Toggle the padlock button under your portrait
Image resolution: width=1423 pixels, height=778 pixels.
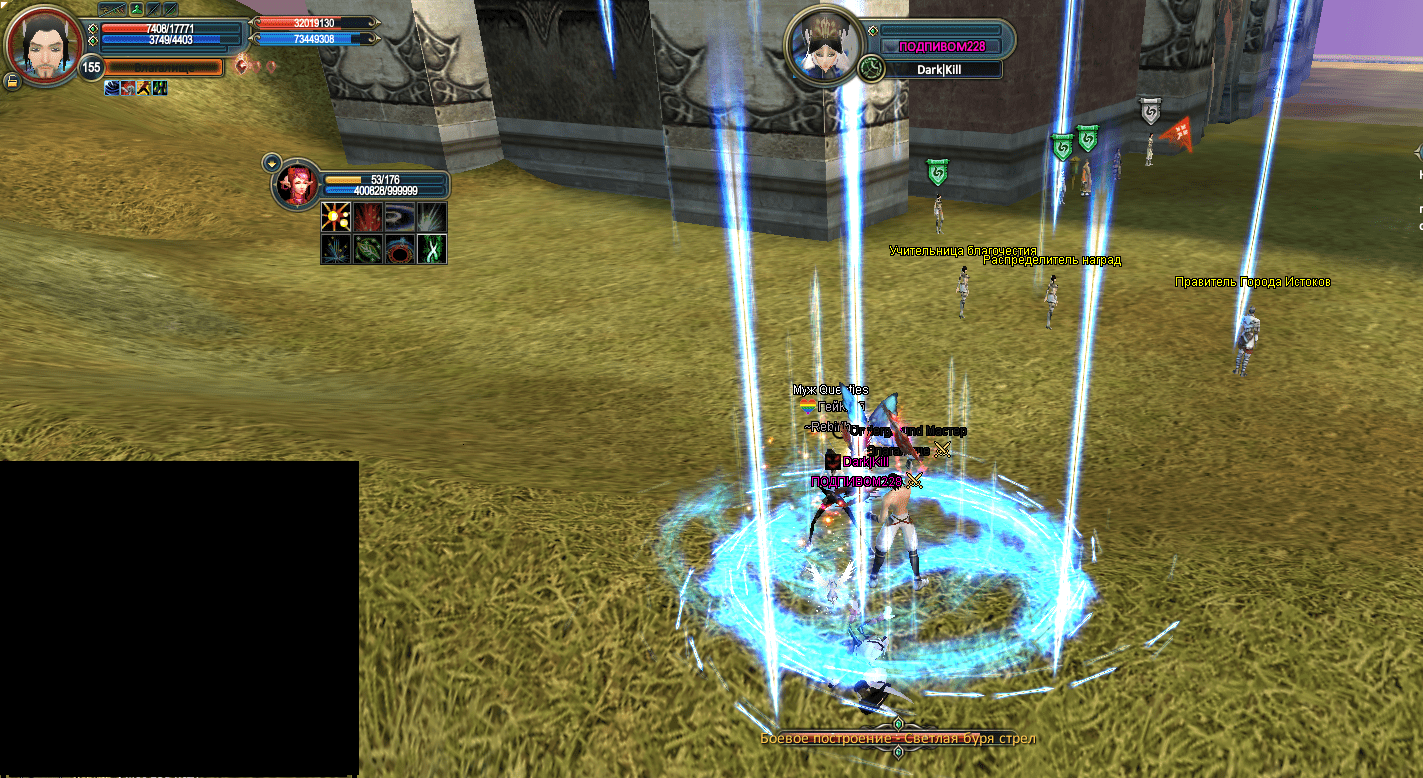click(x=13, y=81)
